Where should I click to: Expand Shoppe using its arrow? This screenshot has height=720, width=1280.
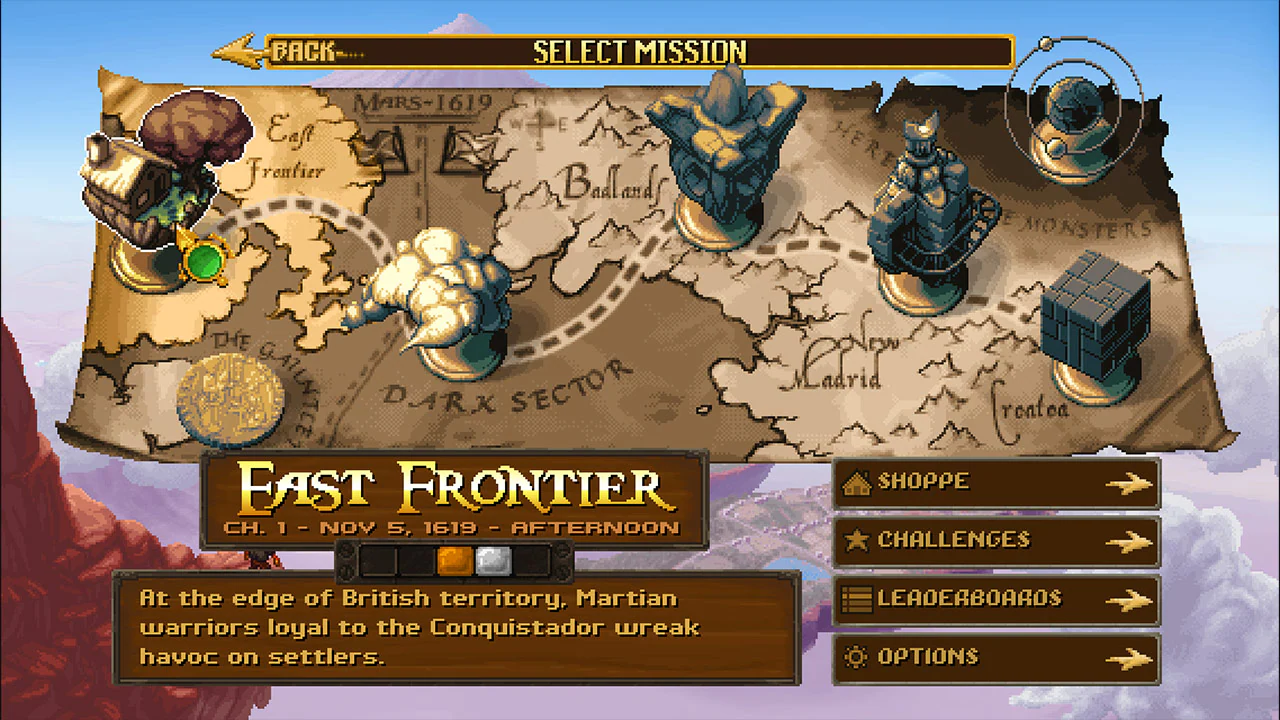tap(1130, 483)
